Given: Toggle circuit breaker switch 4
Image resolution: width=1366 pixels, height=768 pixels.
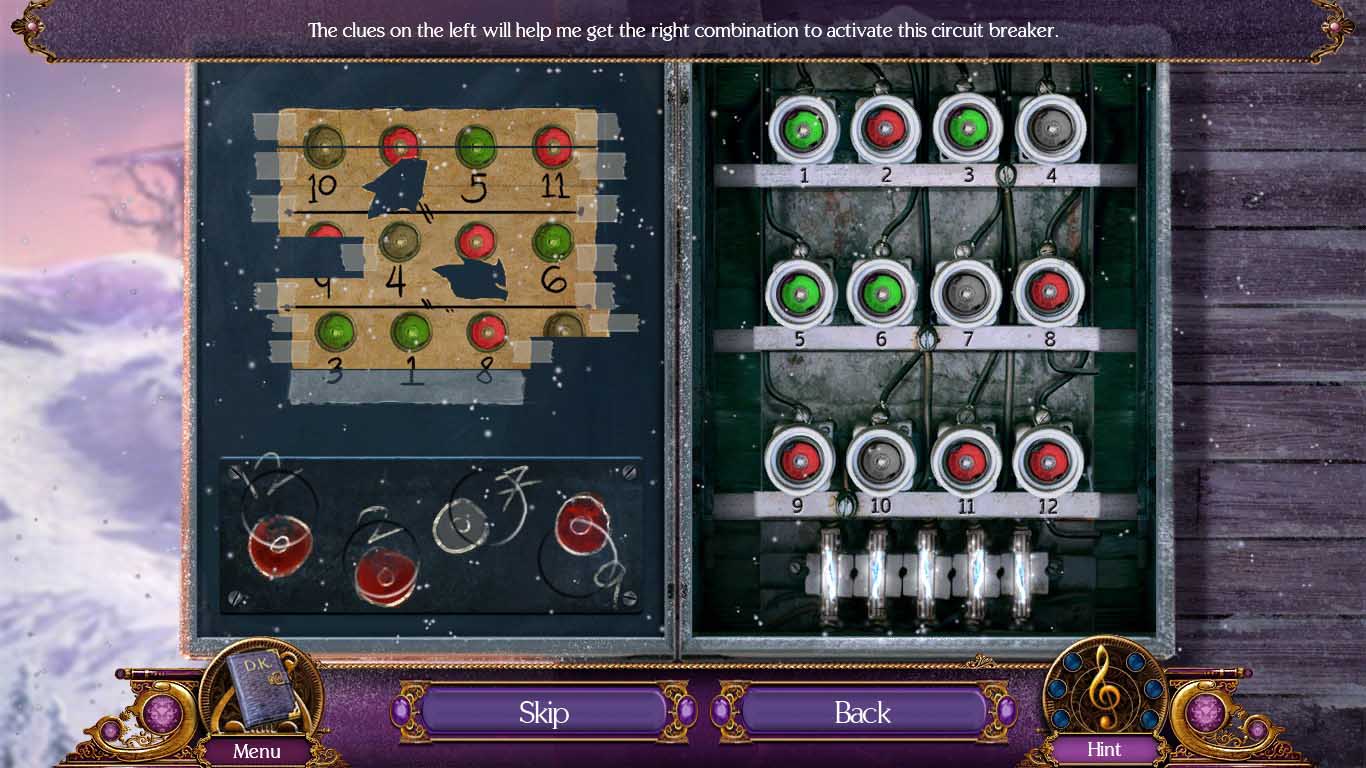Looking at the screenshot, I should [x=1050, y=130].
